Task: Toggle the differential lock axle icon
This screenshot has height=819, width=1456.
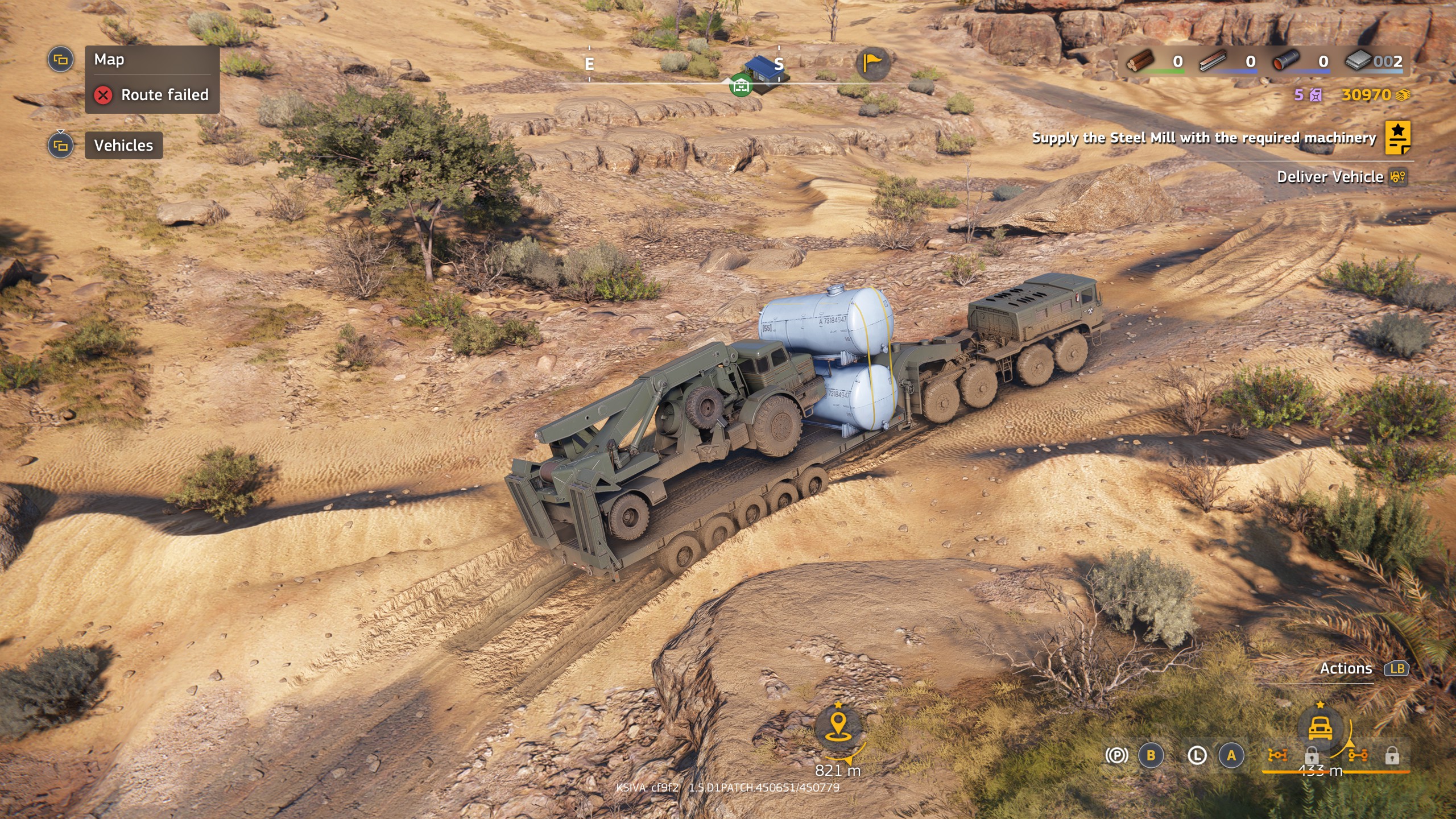Action: [1358, 755]
